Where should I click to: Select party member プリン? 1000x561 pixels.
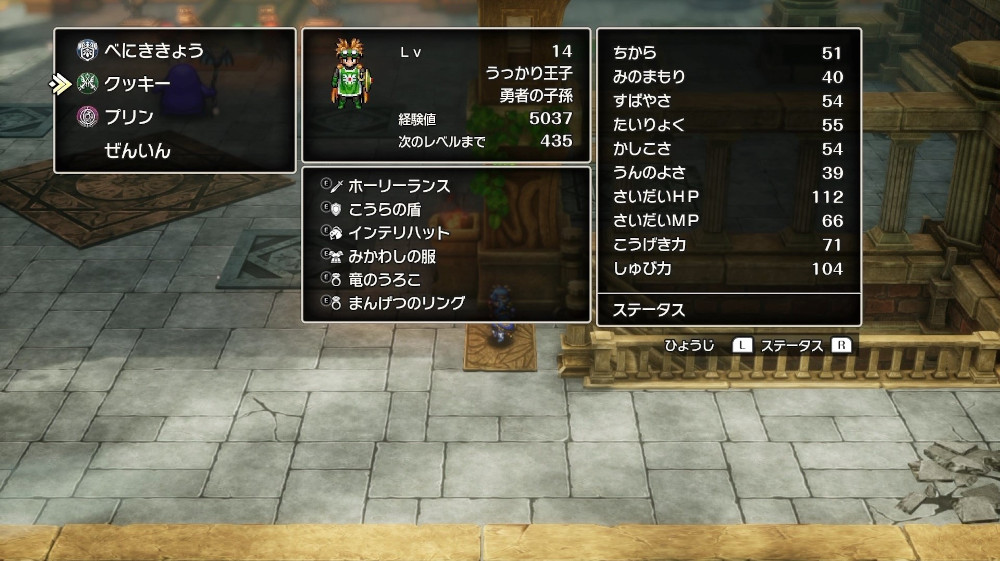tap(129, 117)
